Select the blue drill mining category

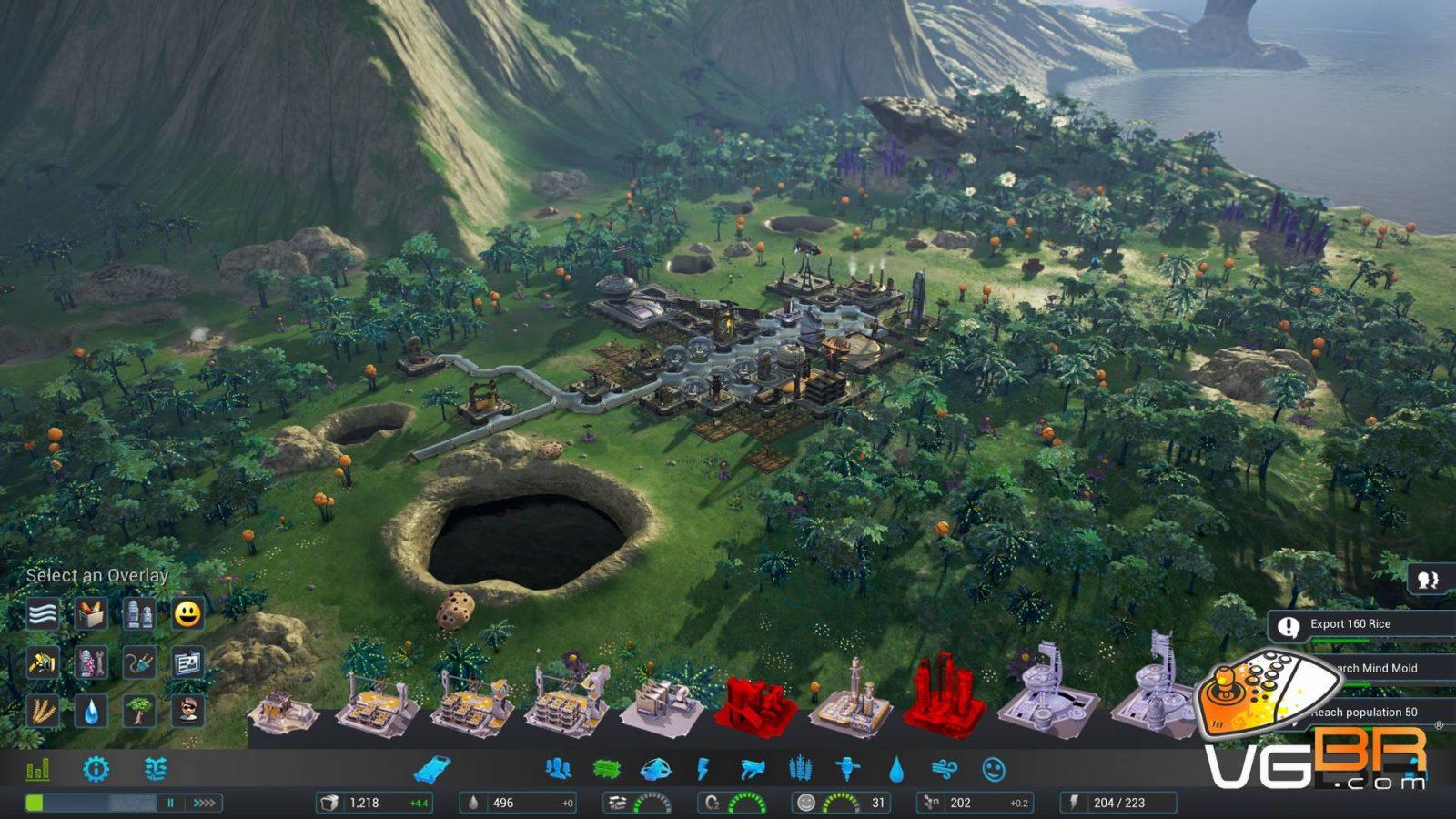coord(847,770)
